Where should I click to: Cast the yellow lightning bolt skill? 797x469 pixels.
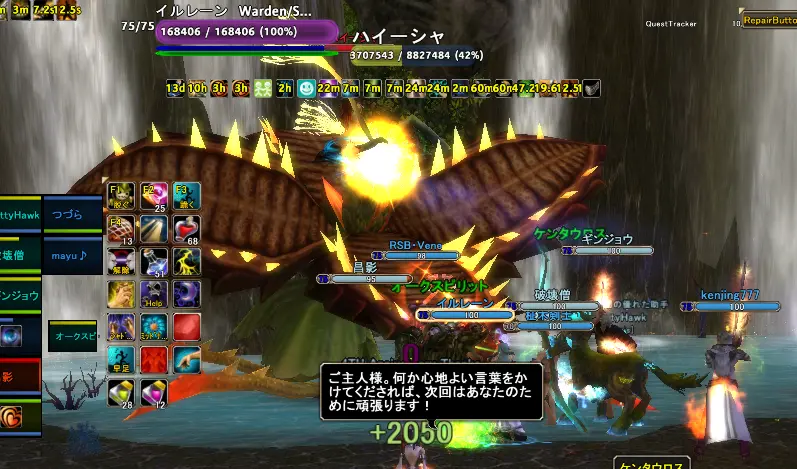tap(186, 261)
